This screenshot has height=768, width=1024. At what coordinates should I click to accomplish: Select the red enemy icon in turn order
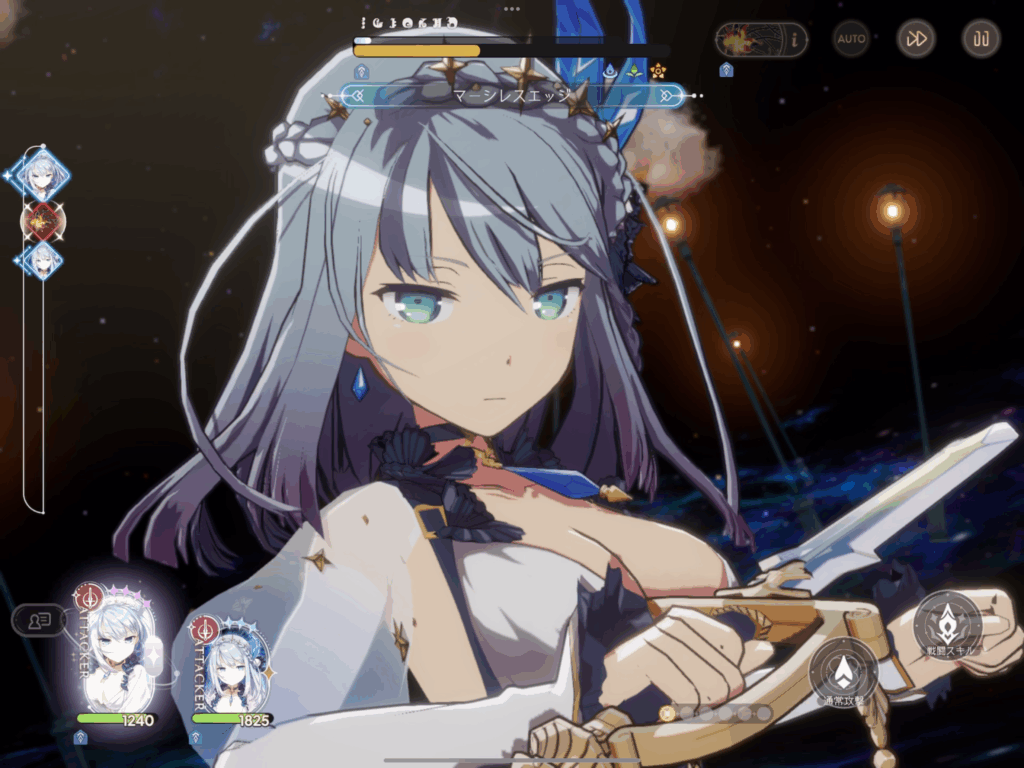click(x=42, y=220)
